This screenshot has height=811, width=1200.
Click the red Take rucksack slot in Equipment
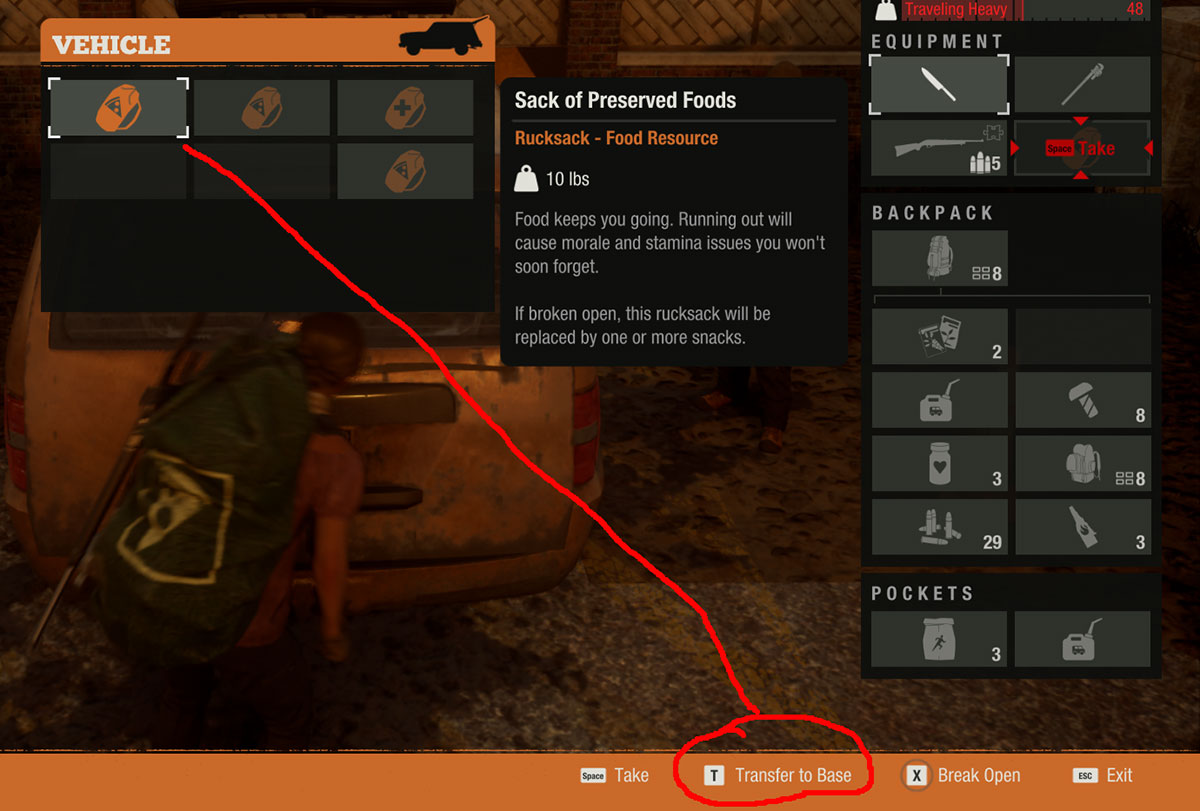1082,148
